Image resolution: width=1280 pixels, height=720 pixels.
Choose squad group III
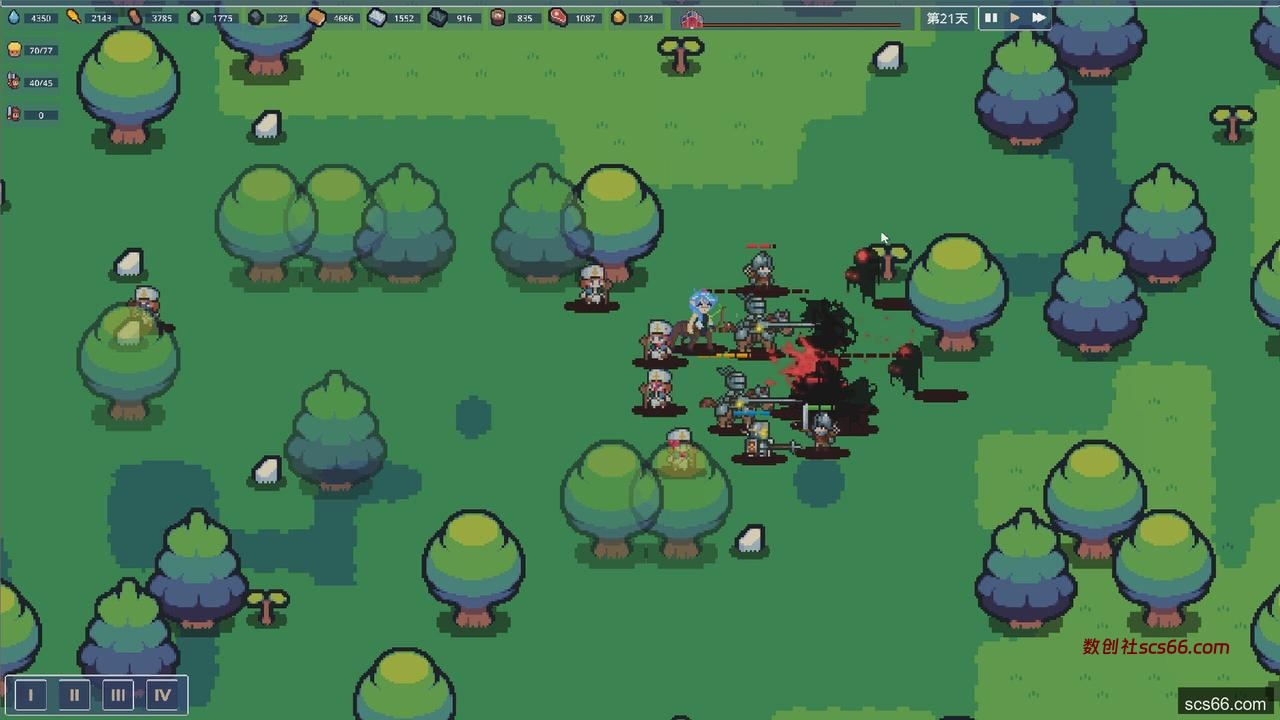[118, 695]
